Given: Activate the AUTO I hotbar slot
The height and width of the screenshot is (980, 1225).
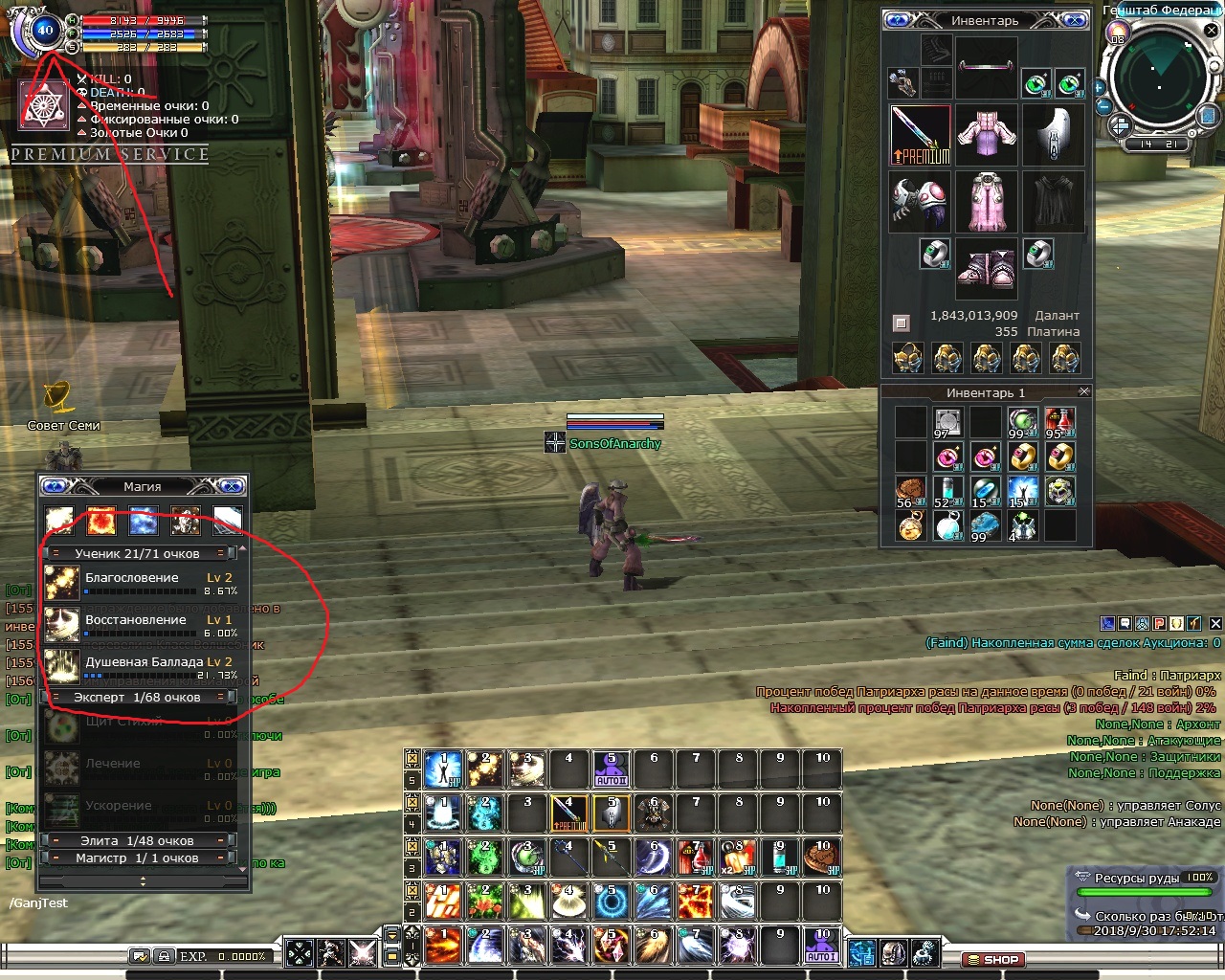Looking at the screenshot, I should pyautogui.click(x=822, y=946).
